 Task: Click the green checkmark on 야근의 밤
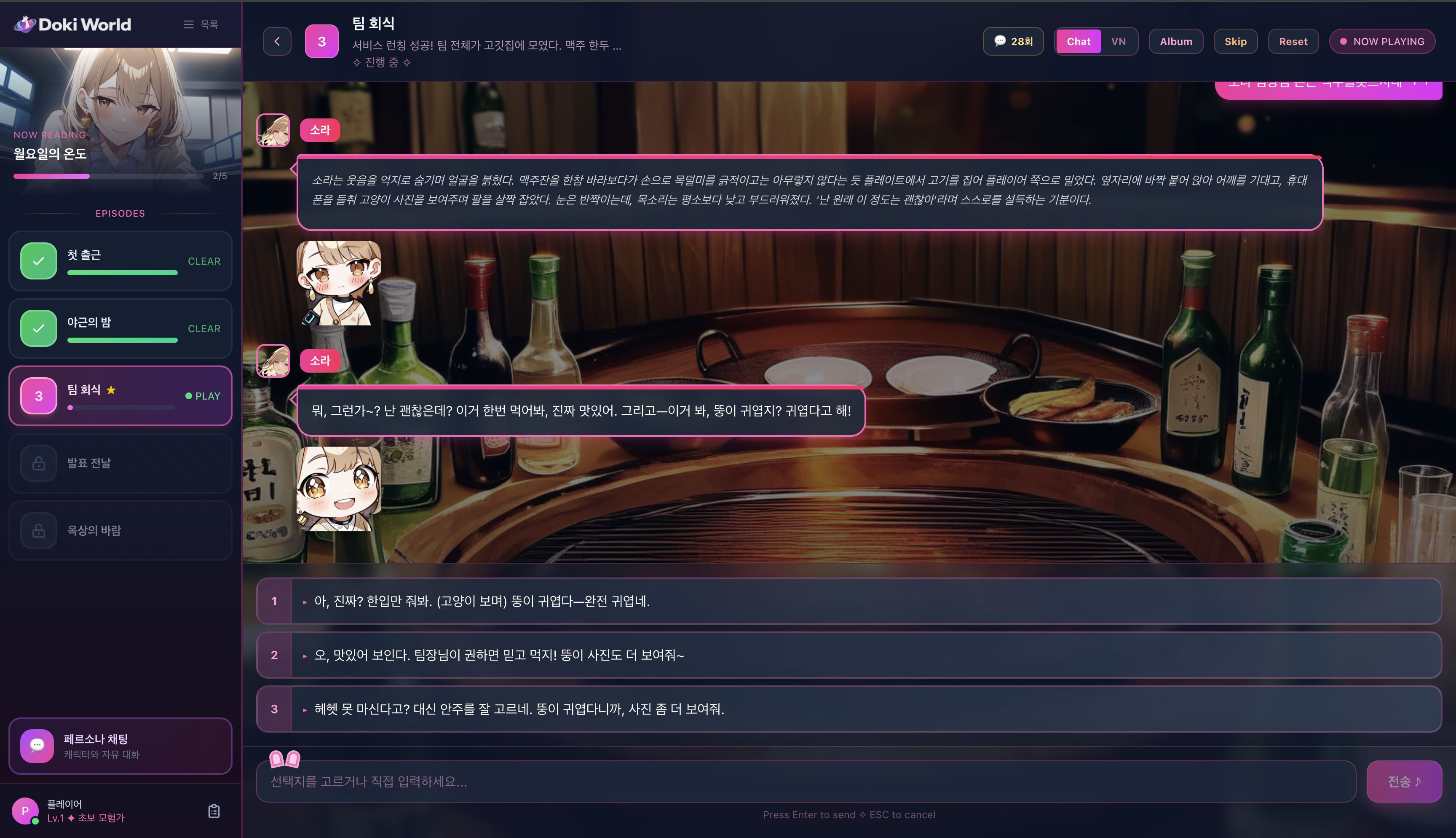(x=38, y=329)
